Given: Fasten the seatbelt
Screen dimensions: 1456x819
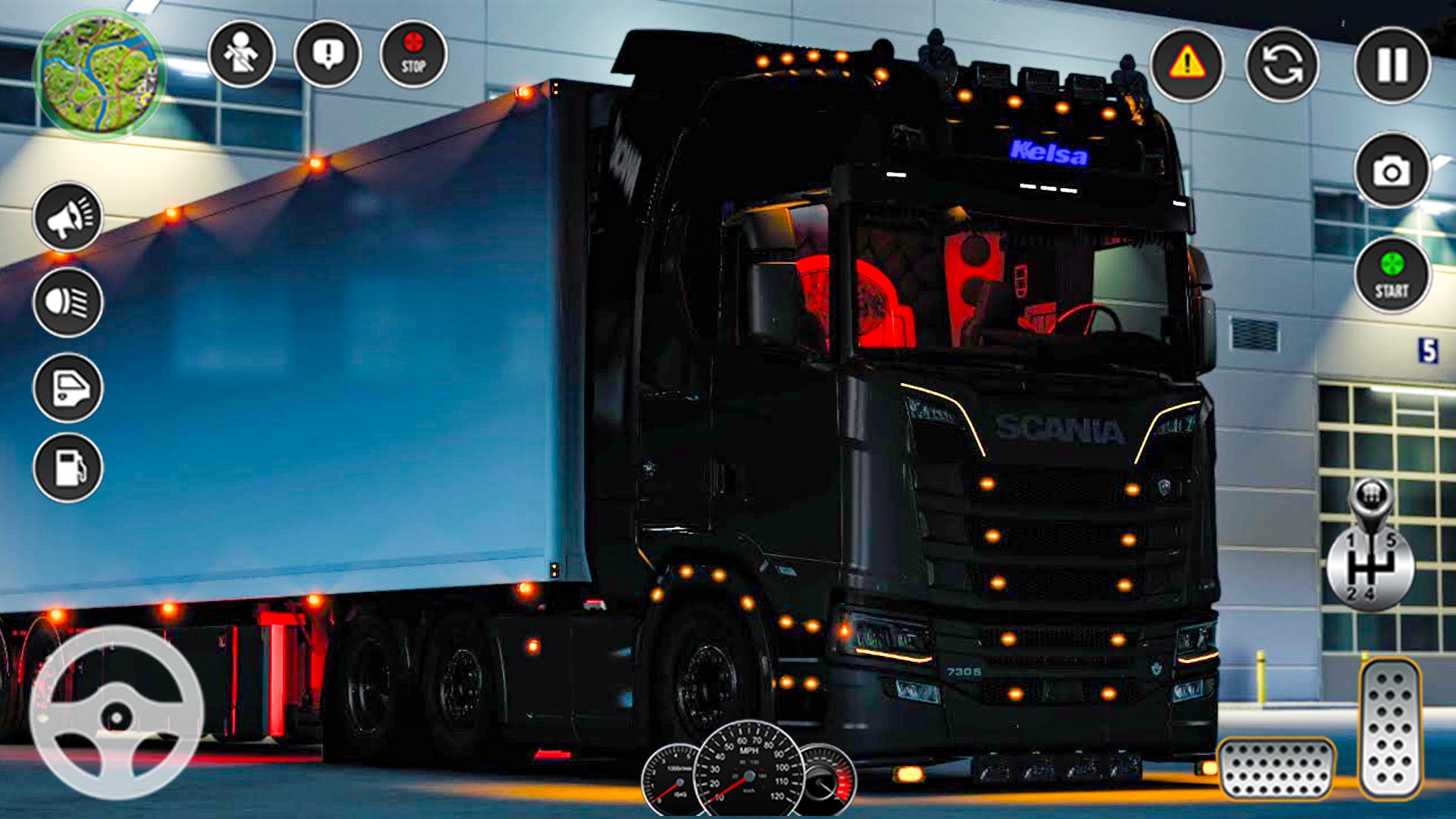Looking at the screenshot, I should coord(243,53).
